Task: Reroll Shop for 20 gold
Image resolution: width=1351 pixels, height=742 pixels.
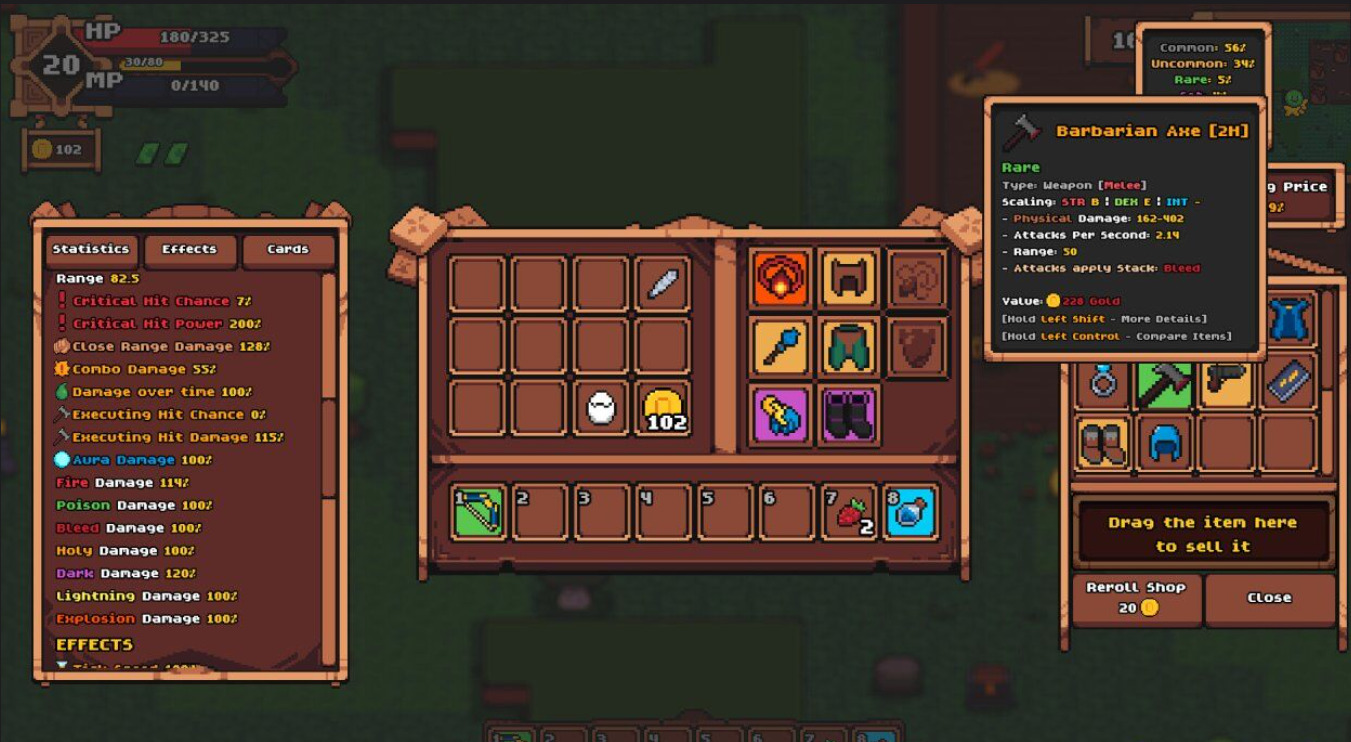Action: [1136, 598]
